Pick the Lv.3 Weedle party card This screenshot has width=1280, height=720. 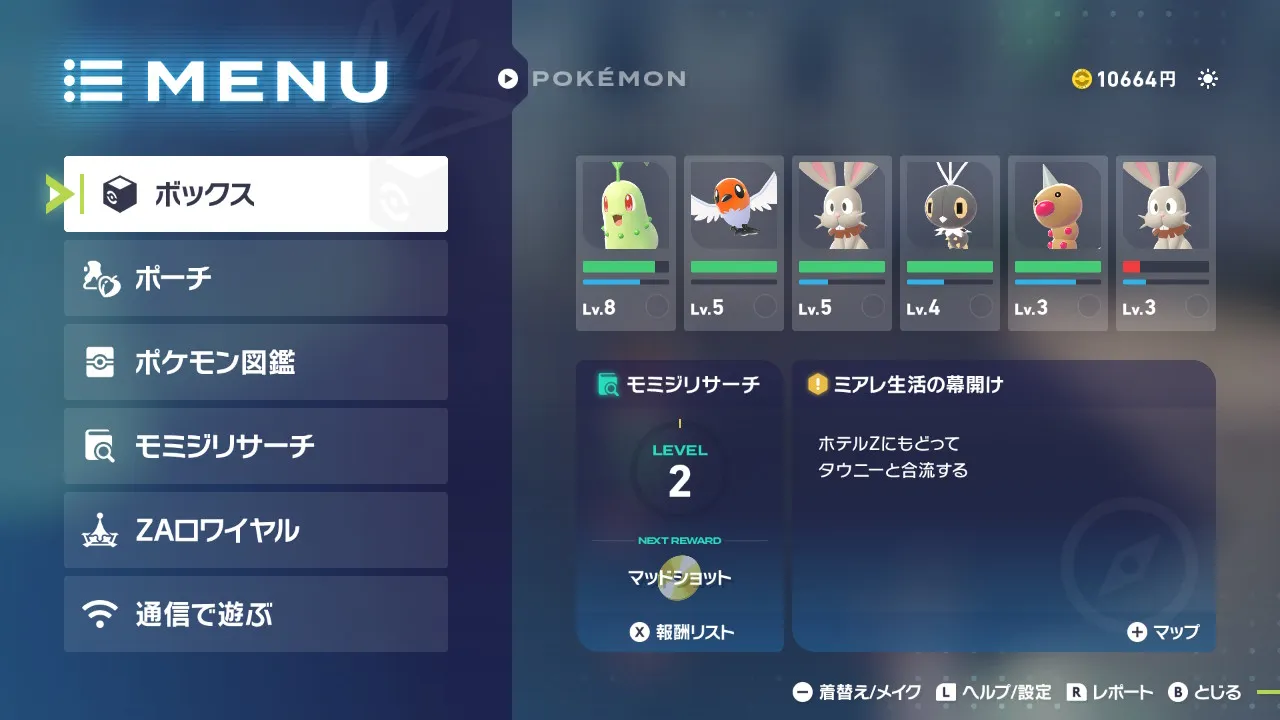point(1058,243)
